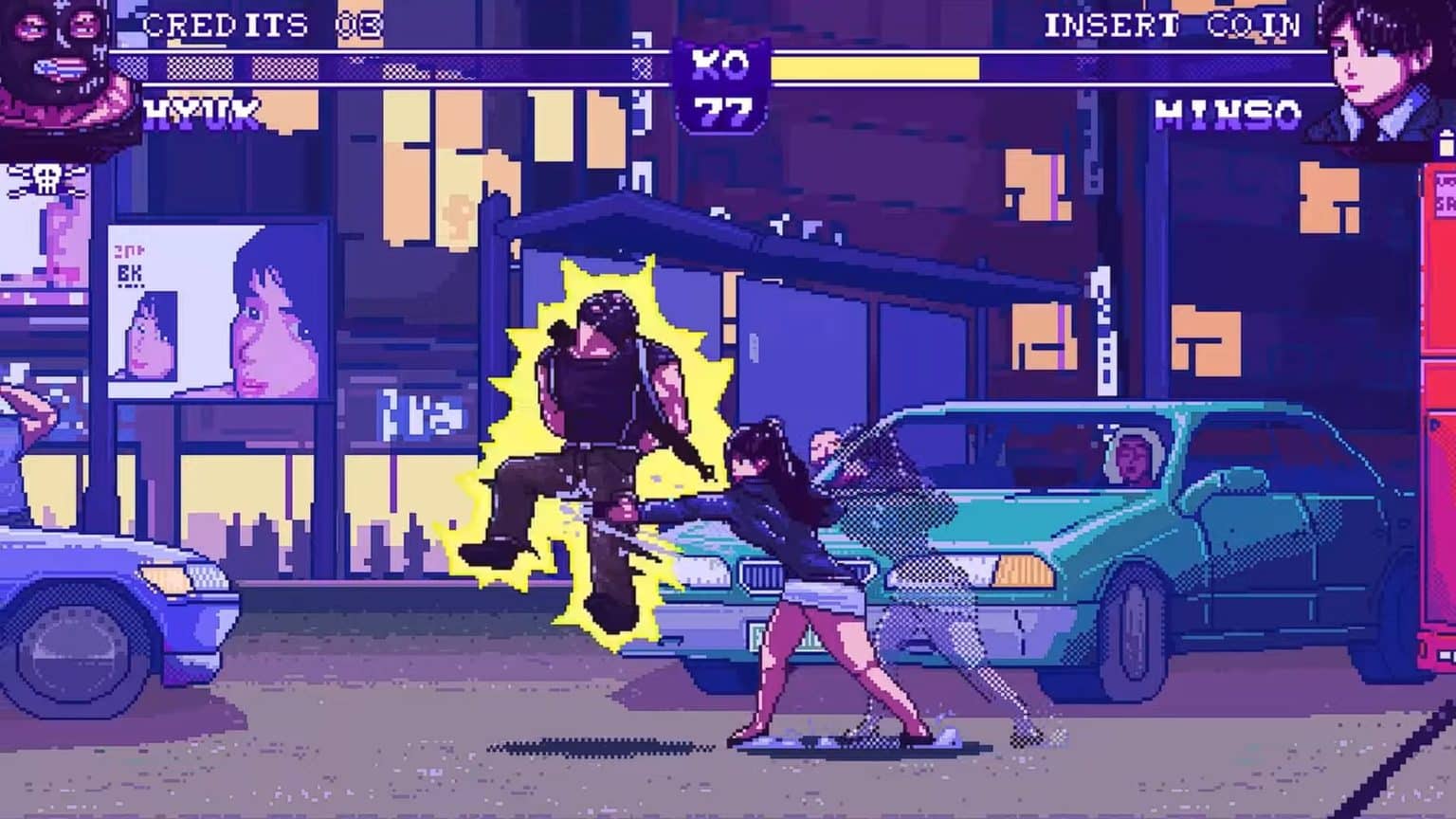Select the MINSO name label
1456x819 pixels.
(1228, 114)
